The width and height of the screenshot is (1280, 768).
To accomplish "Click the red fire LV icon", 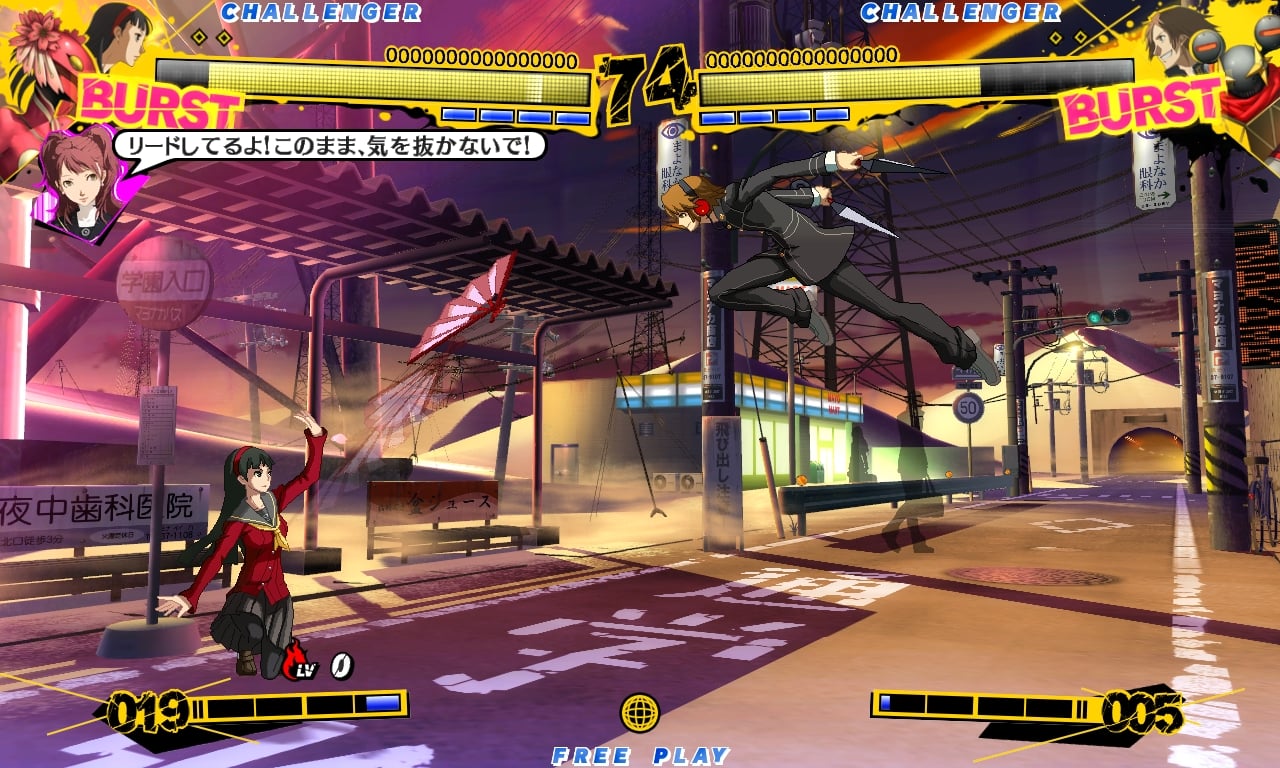I will point(298,662).
